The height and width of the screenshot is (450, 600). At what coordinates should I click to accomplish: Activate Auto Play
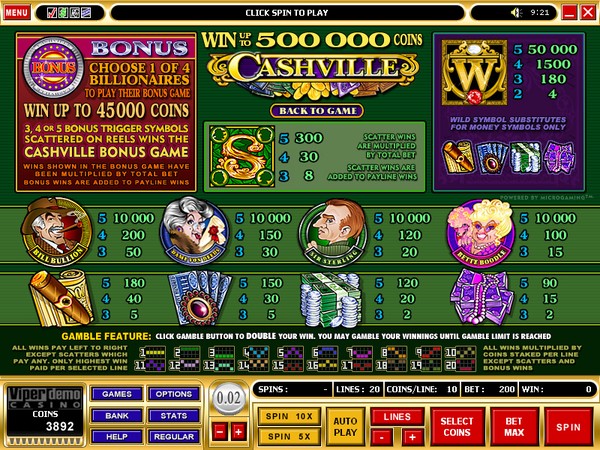pyautogui.click(x=344, y=426)
